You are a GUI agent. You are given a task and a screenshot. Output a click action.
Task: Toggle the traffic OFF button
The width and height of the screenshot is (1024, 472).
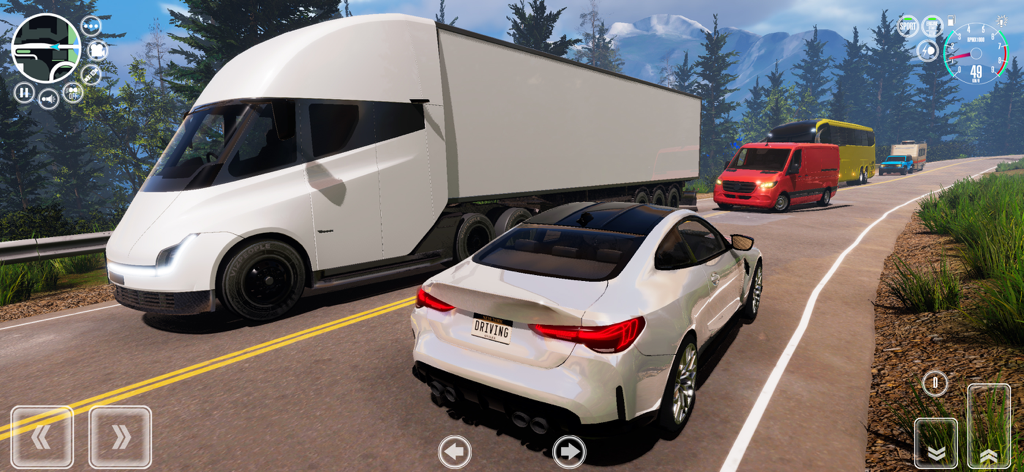pyautogui.click(x=73, y=93)
